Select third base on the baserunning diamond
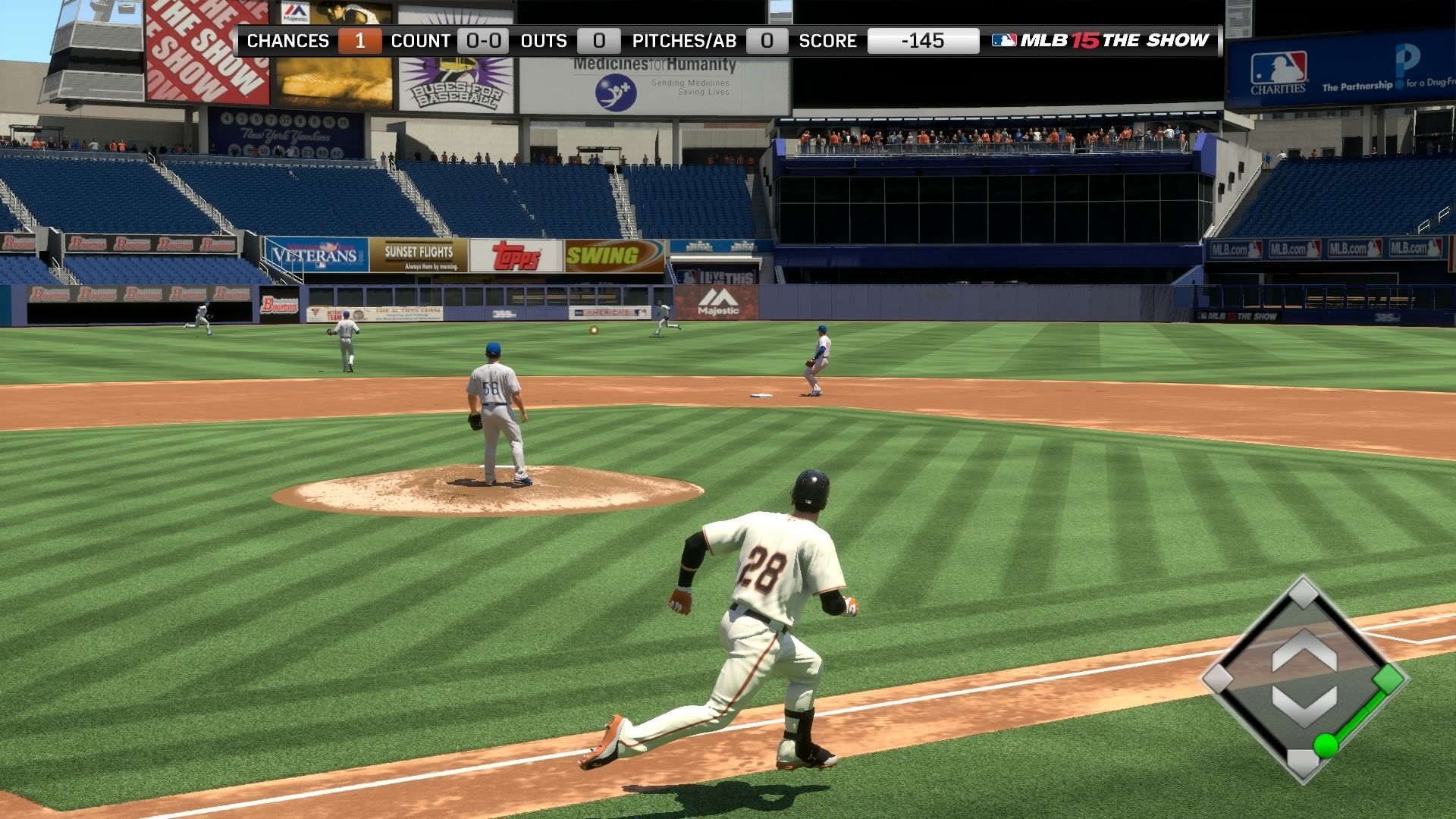Image resolution: width=1456 pixels, height=819 pixels. tap(1218, 677)
